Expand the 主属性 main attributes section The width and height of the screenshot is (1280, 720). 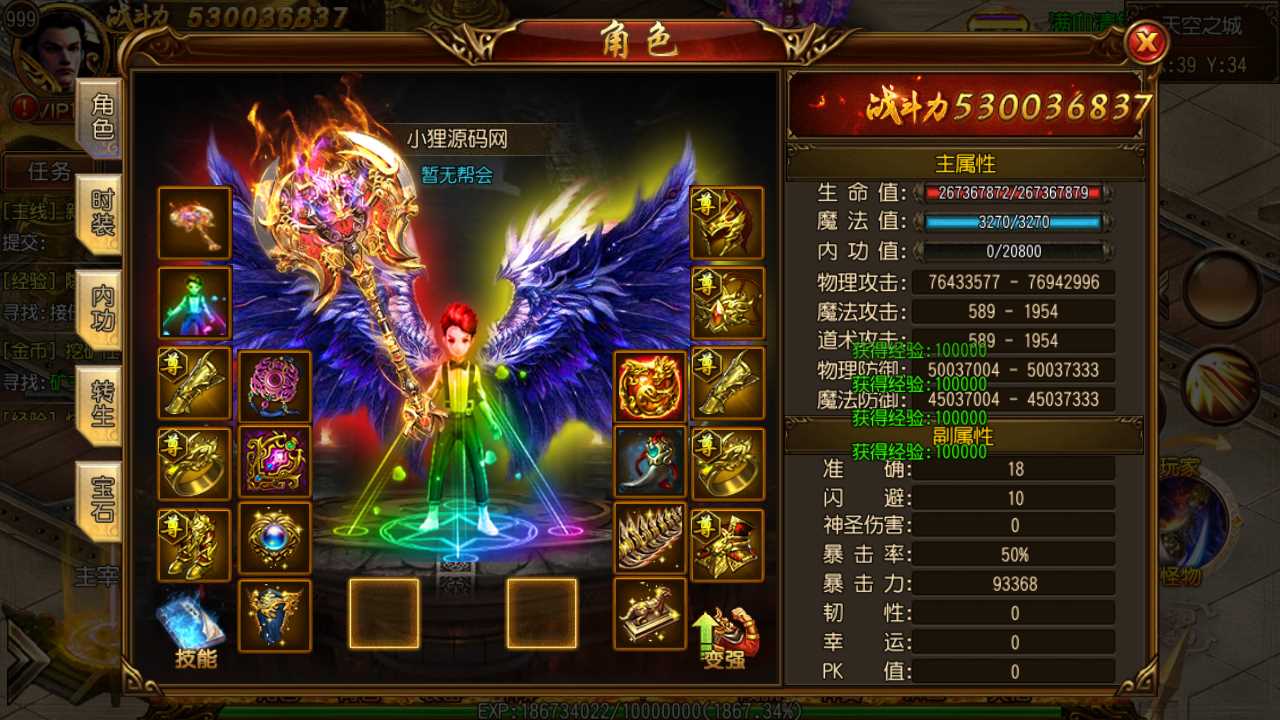click(x=968, y=164)
